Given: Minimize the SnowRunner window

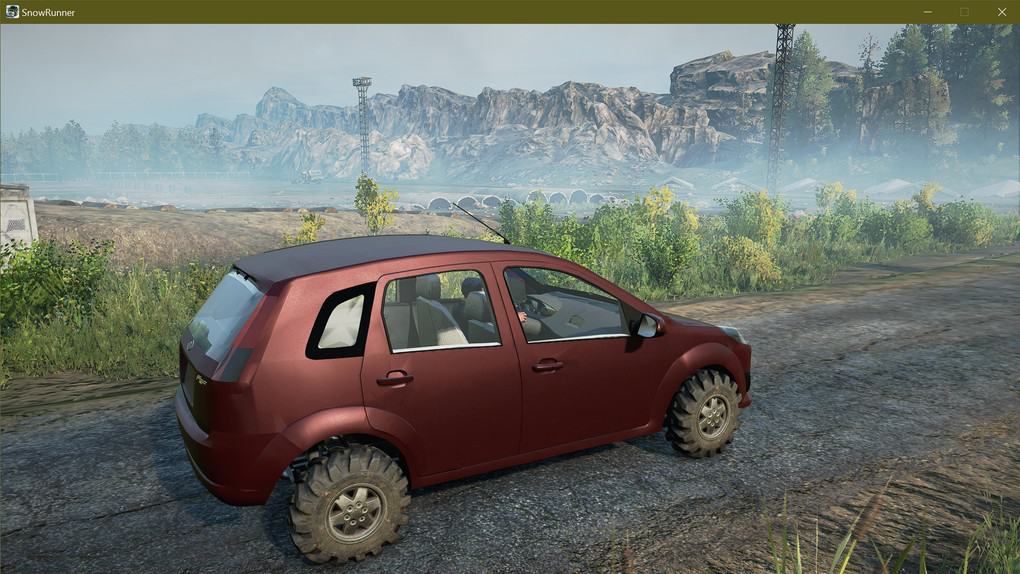Looking at the screenshot, I should (x=927, y=12).
